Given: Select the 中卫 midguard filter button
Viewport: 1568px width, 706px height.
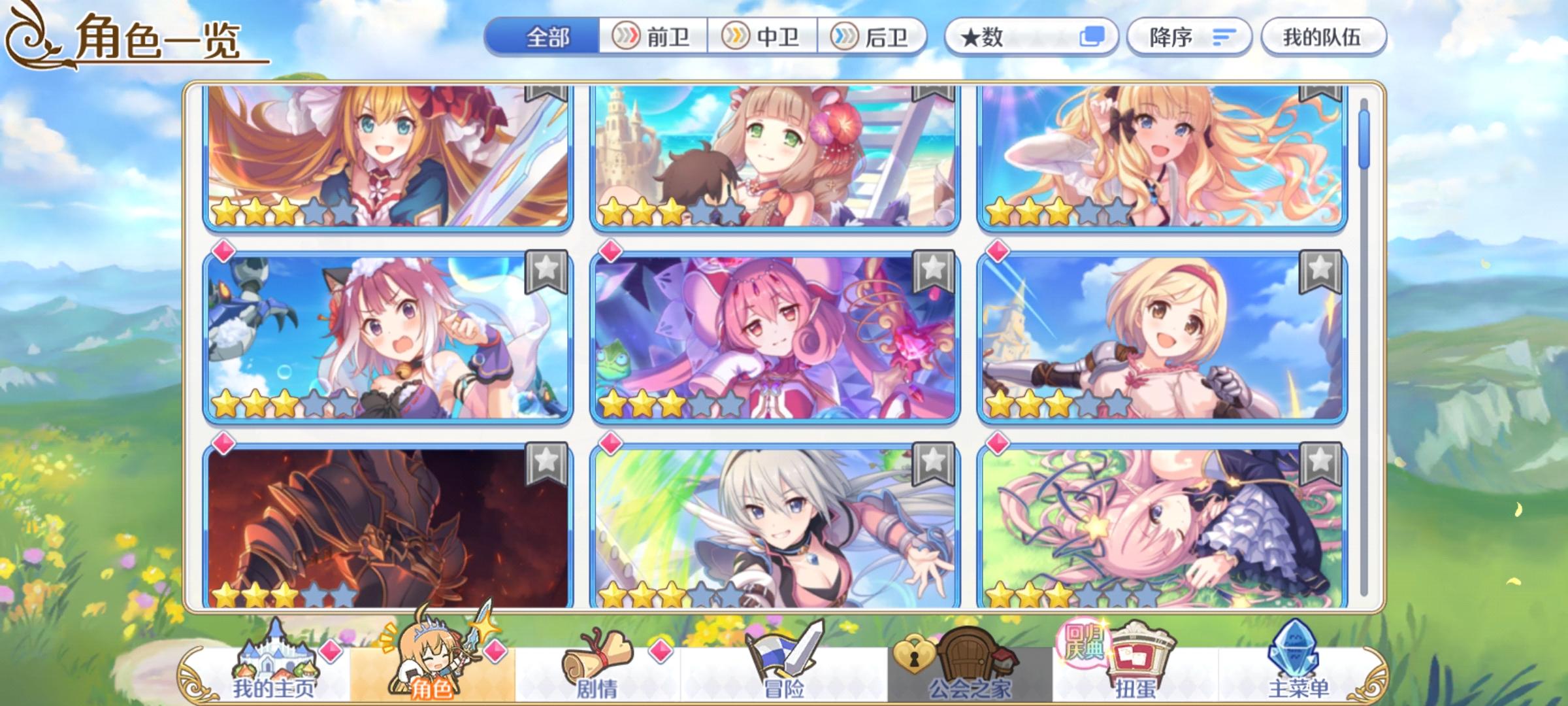Looking at the screenshot, I should pyautogui.click(x=764, y=37).
